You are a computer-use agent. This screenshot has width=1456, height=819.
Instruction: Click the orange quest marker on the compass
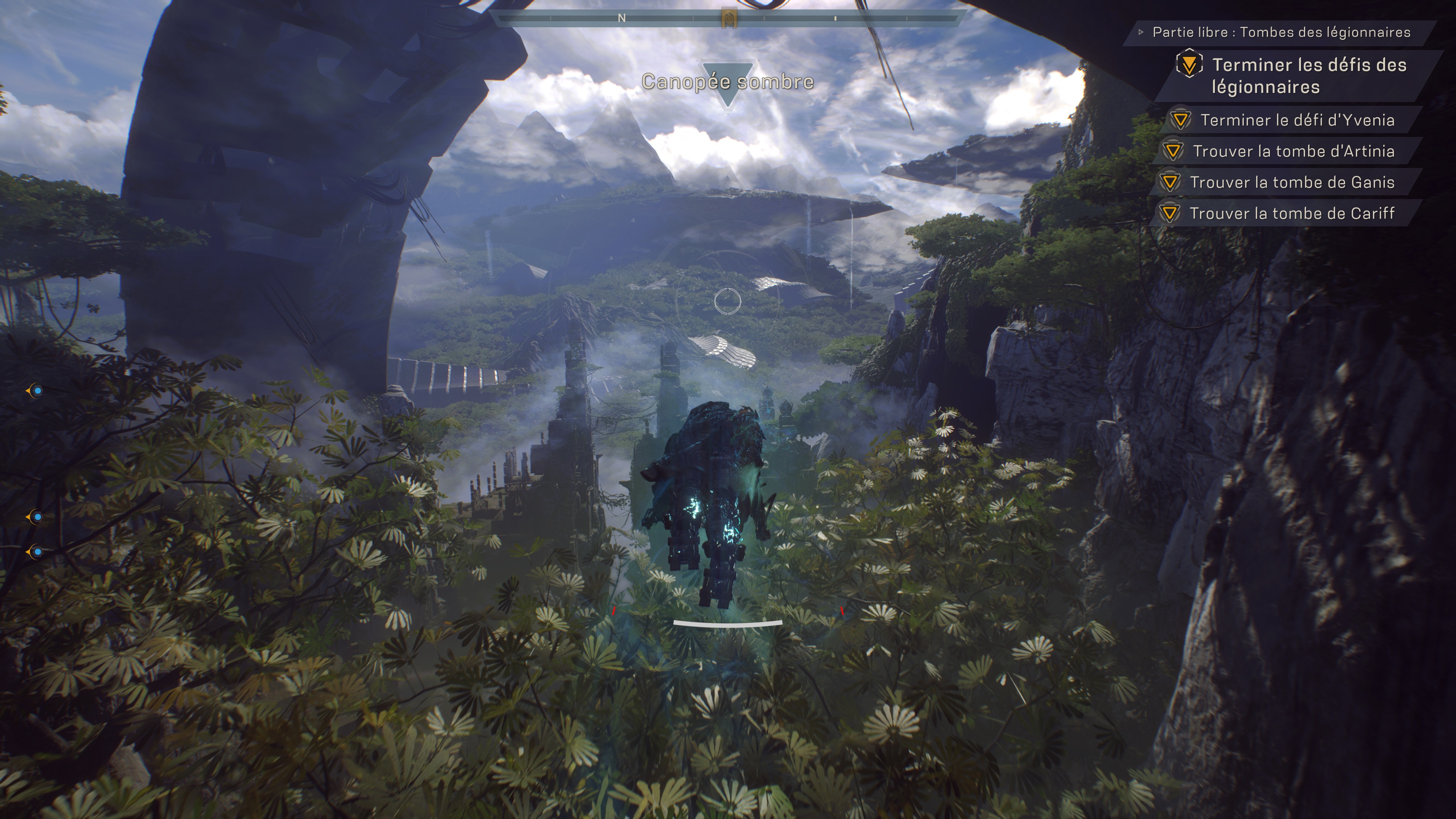[x=729, y=18]
